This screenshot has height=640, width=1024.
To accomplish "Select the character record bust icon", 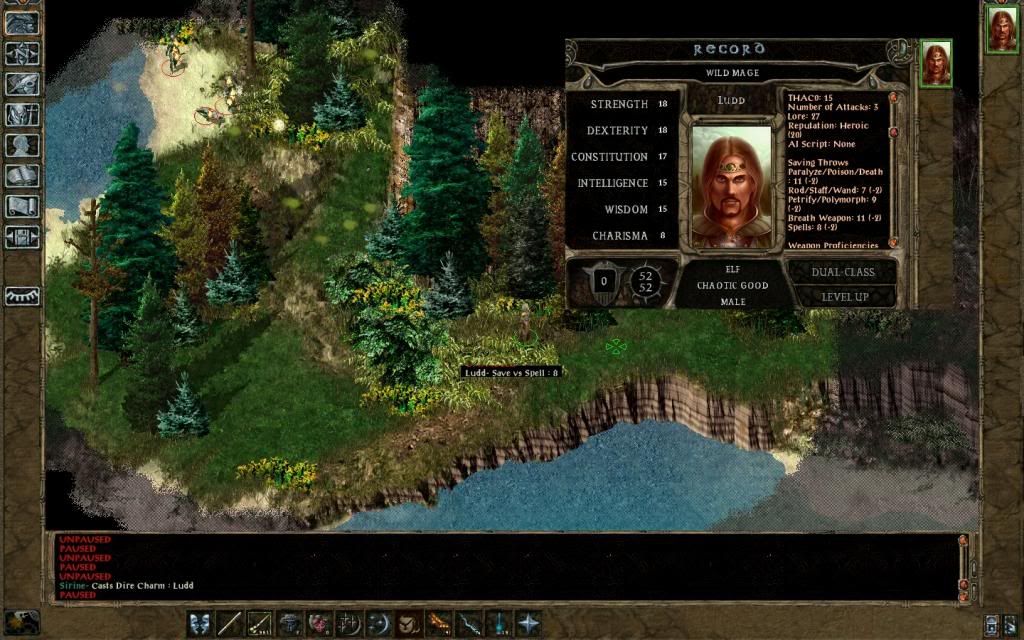I will tap(22, 145).
